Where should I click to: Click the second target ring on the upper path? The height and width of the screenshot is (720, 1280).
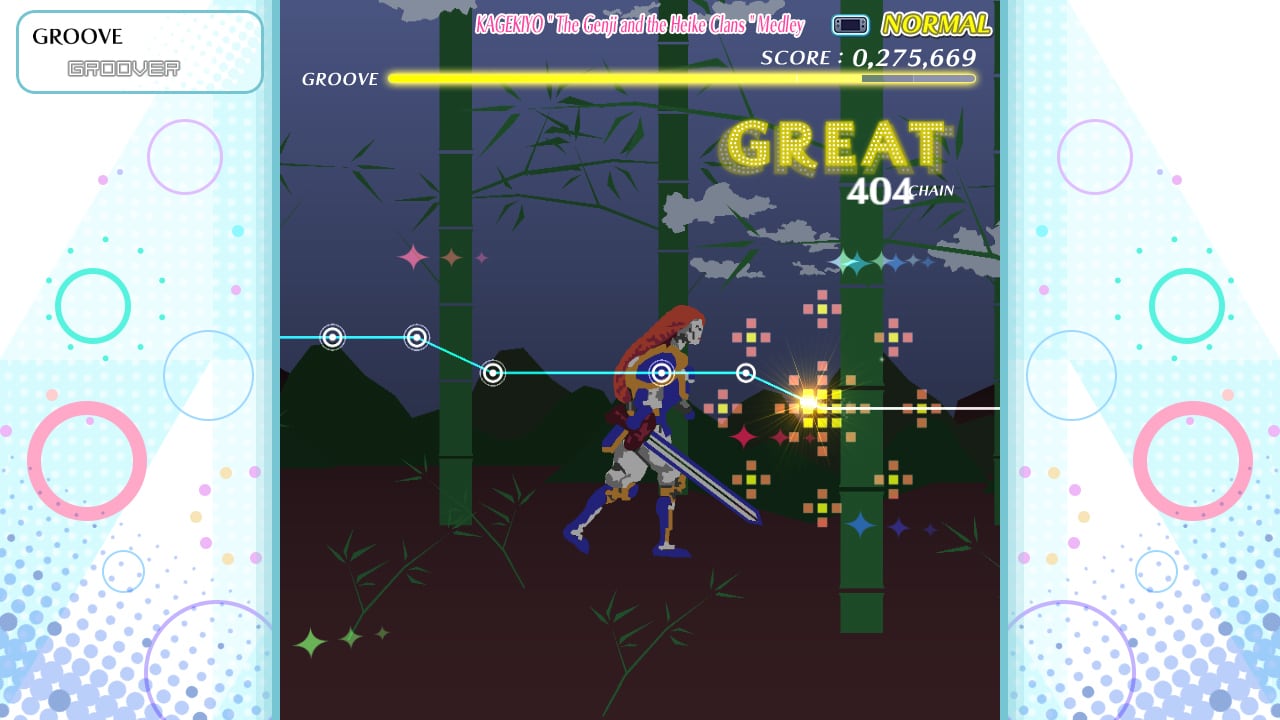tap(416, 338)
